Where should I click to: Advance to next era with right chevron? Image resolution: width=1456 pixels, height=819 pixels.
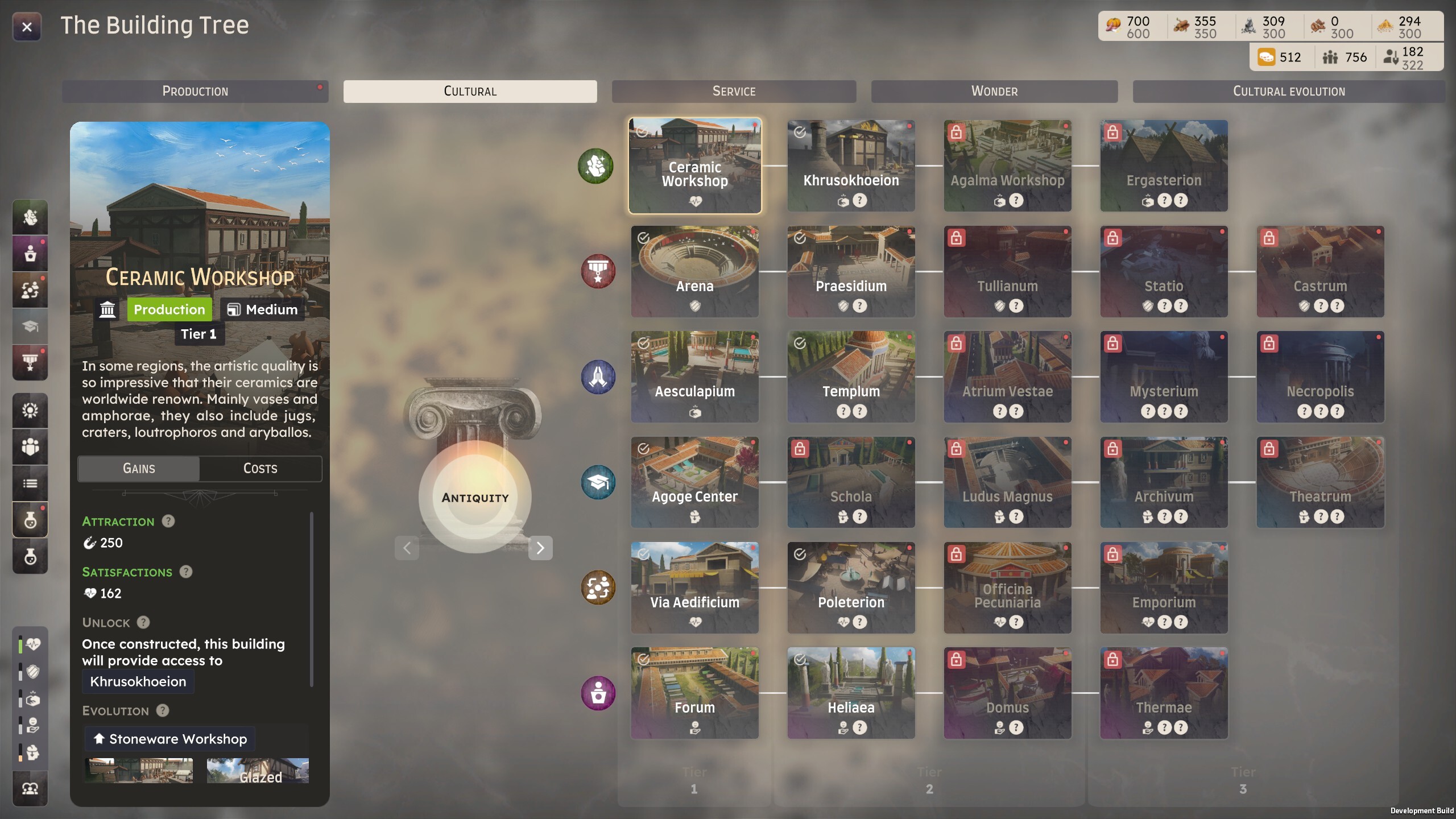pyautogui.click(x=541, y=548)
